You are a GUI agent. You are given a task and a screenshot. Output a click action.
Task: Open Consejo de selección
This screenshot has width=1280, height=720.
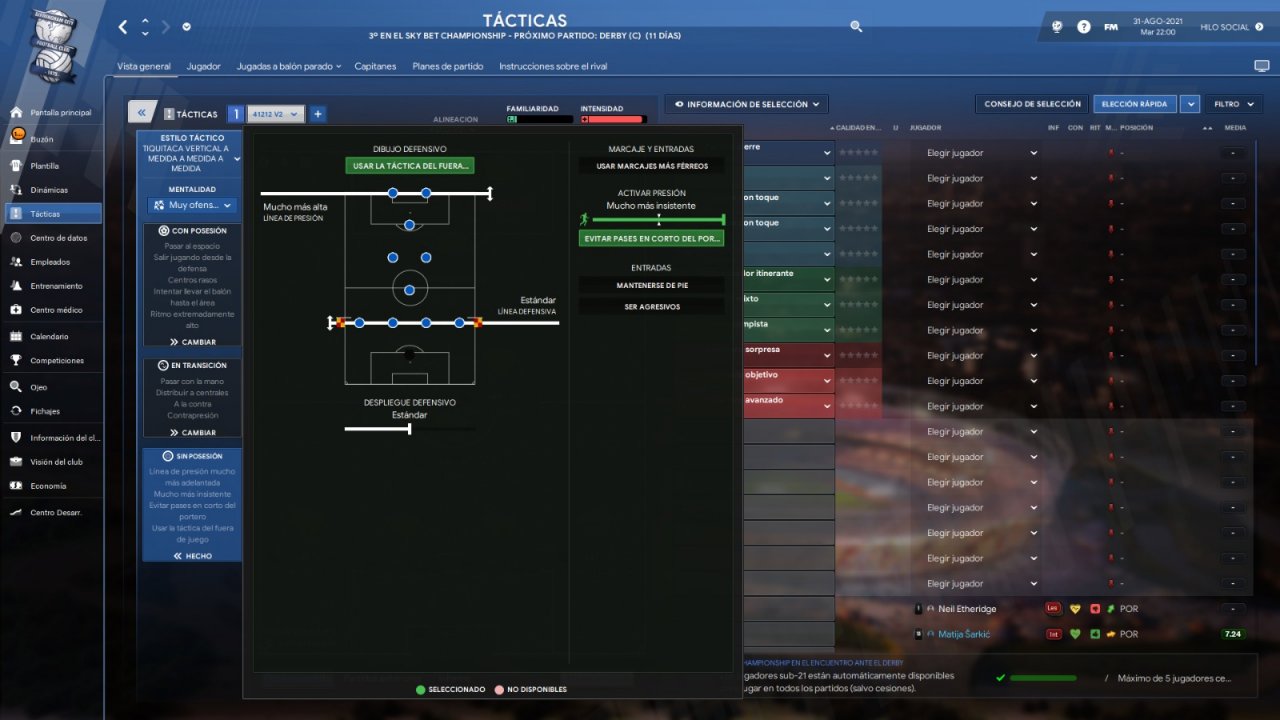[1032, 104]
